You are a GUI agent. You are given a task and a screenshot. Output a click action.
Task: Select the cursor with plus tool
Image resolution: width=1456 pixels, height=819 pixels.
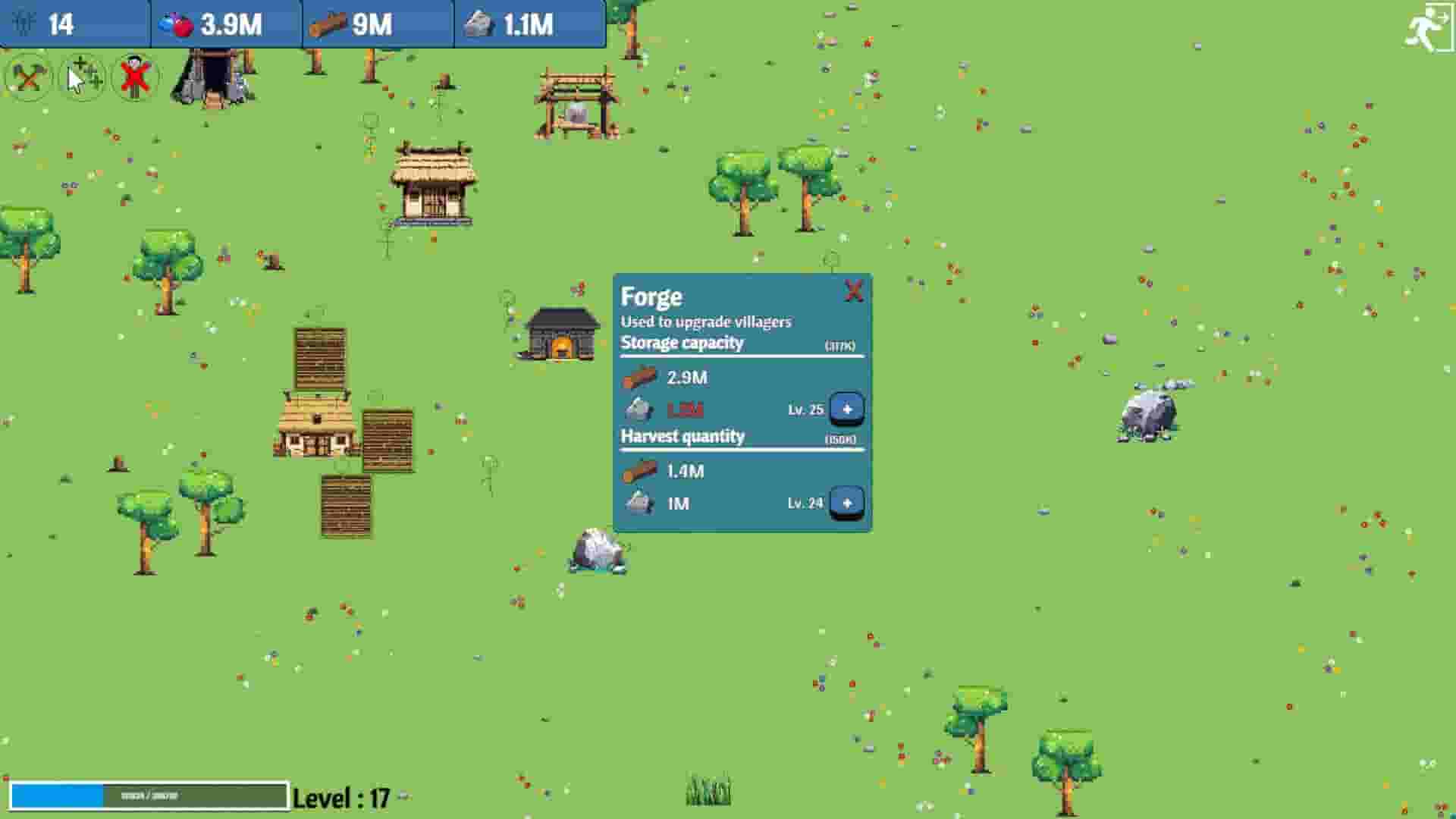(81, 77)
